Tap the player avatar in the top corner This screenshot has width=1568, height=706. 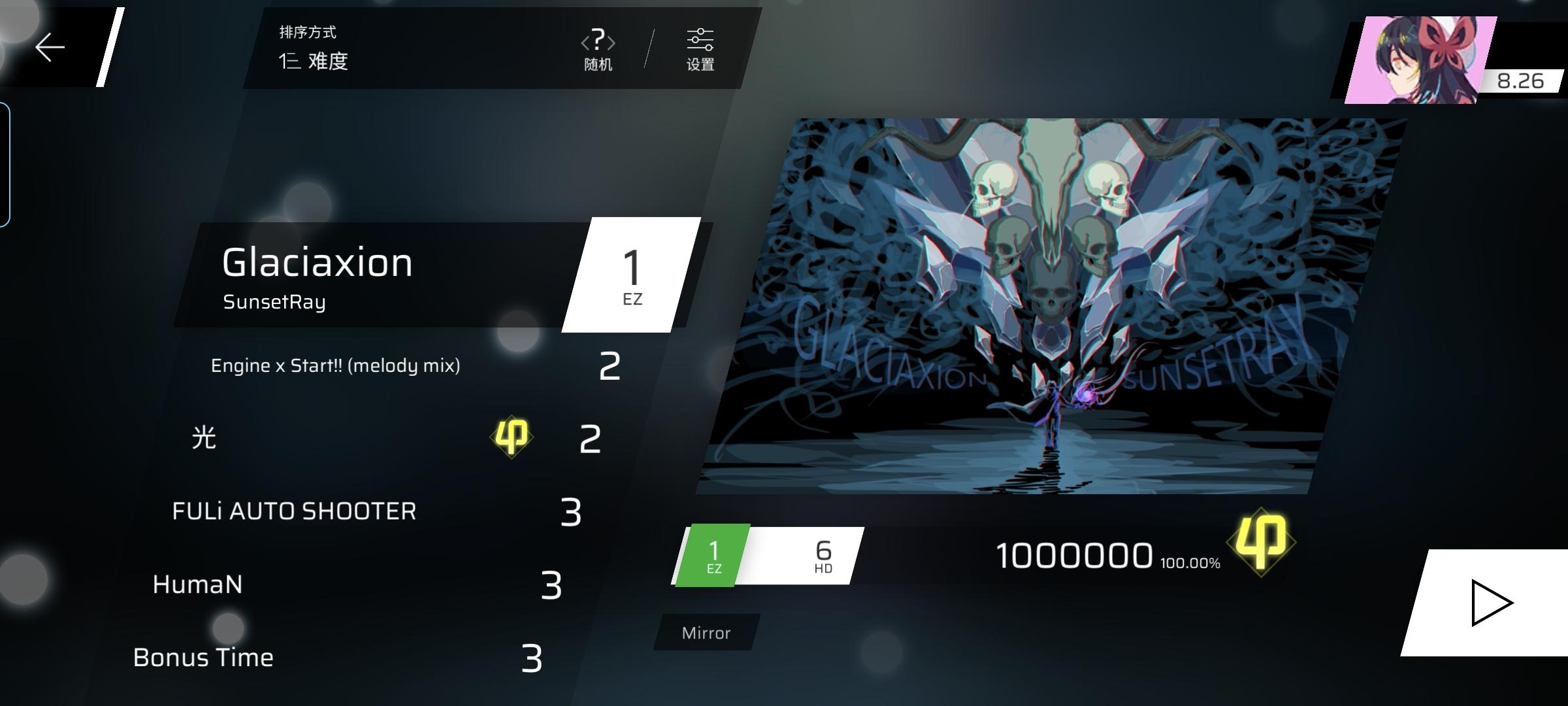click(x=1422, y=59)
